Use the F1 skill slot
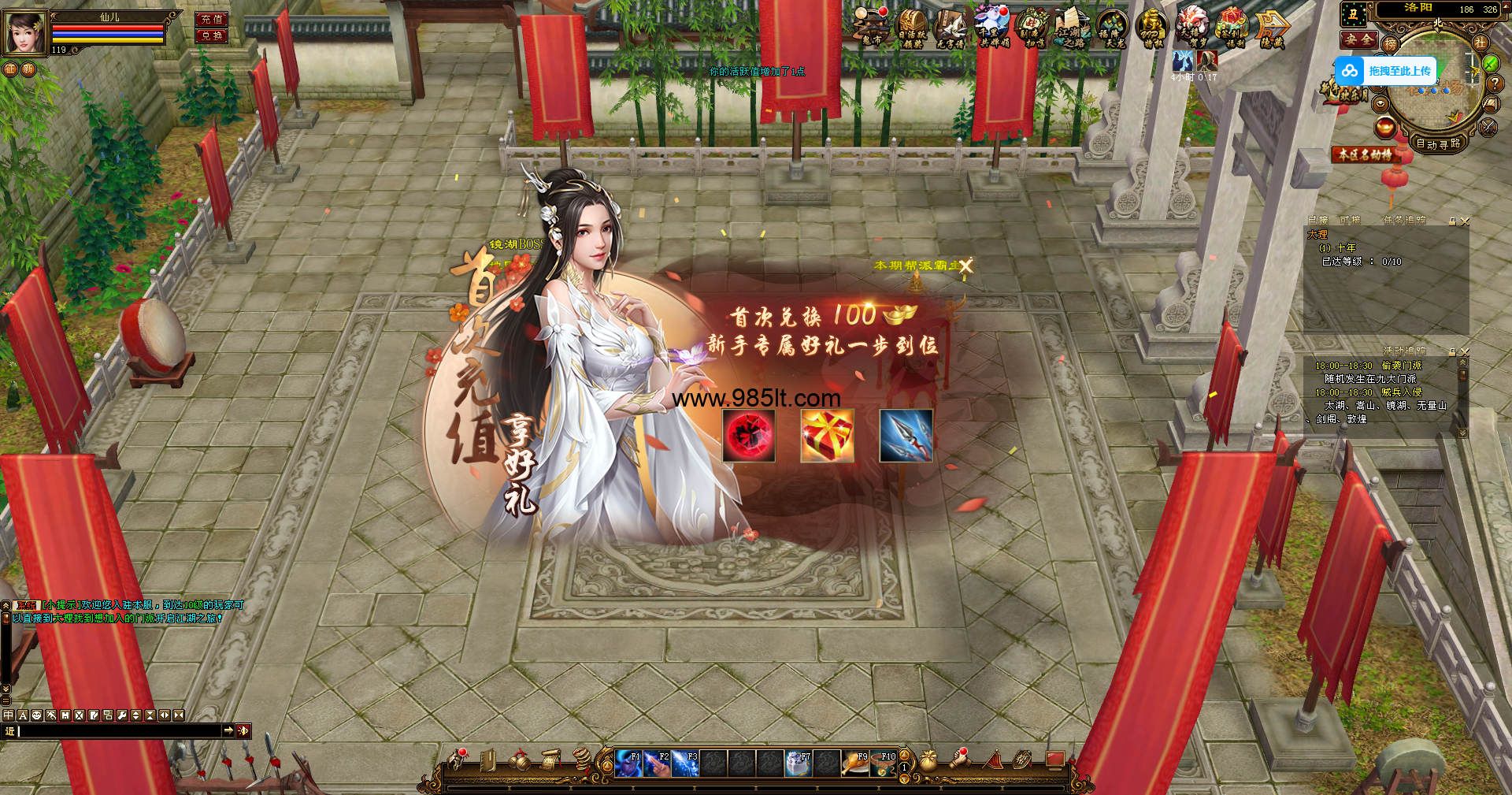The image size is (1512, 795). coord(628,763)
